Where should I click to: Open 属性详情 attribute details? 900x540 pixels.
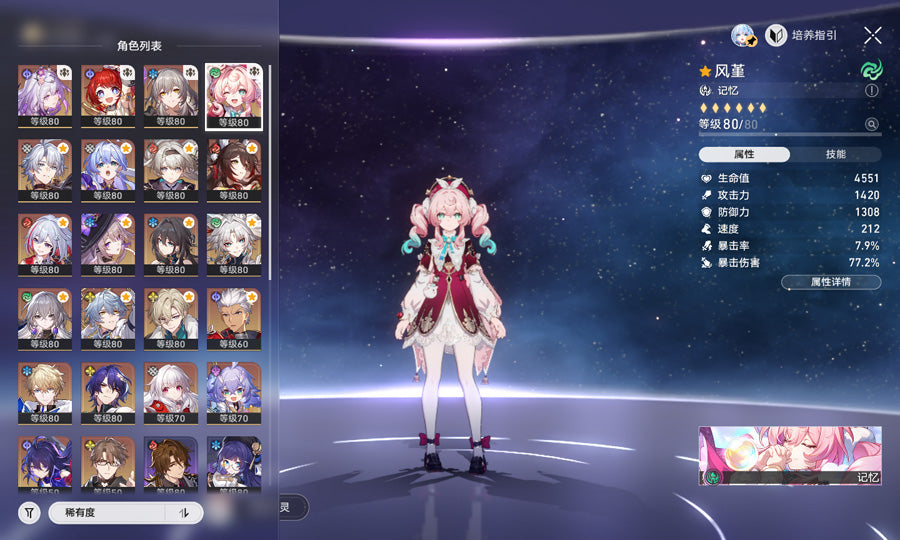click(830, 282)
